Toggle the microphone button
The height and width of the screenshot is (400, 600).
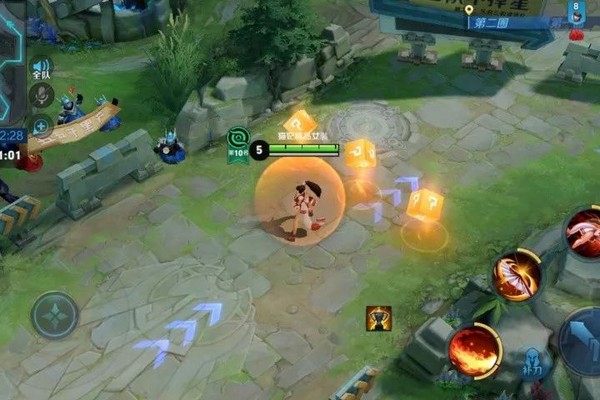41,96
